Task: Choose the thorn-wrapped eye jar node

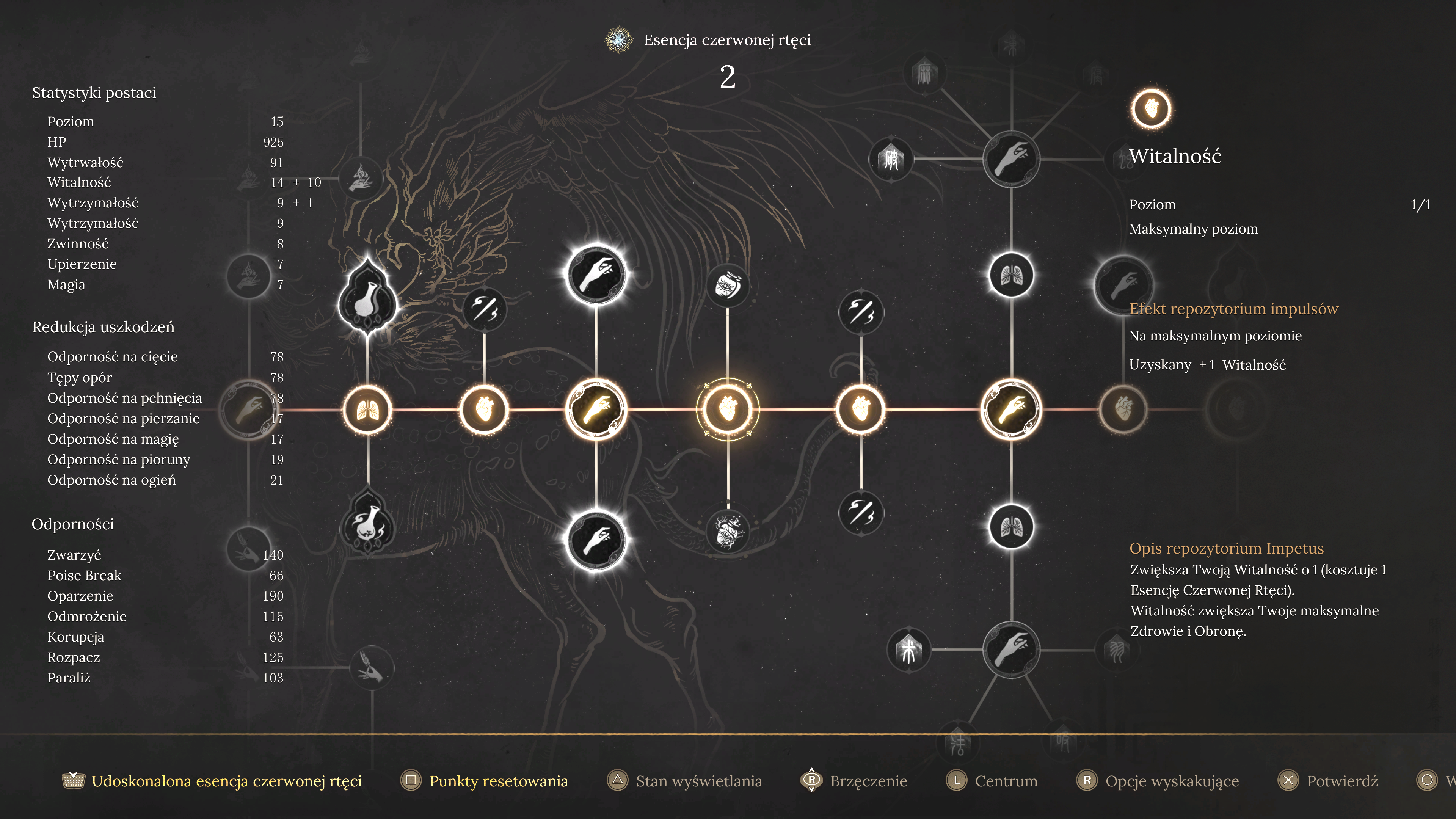Action: pyautogui.click(x=728, y=530)
